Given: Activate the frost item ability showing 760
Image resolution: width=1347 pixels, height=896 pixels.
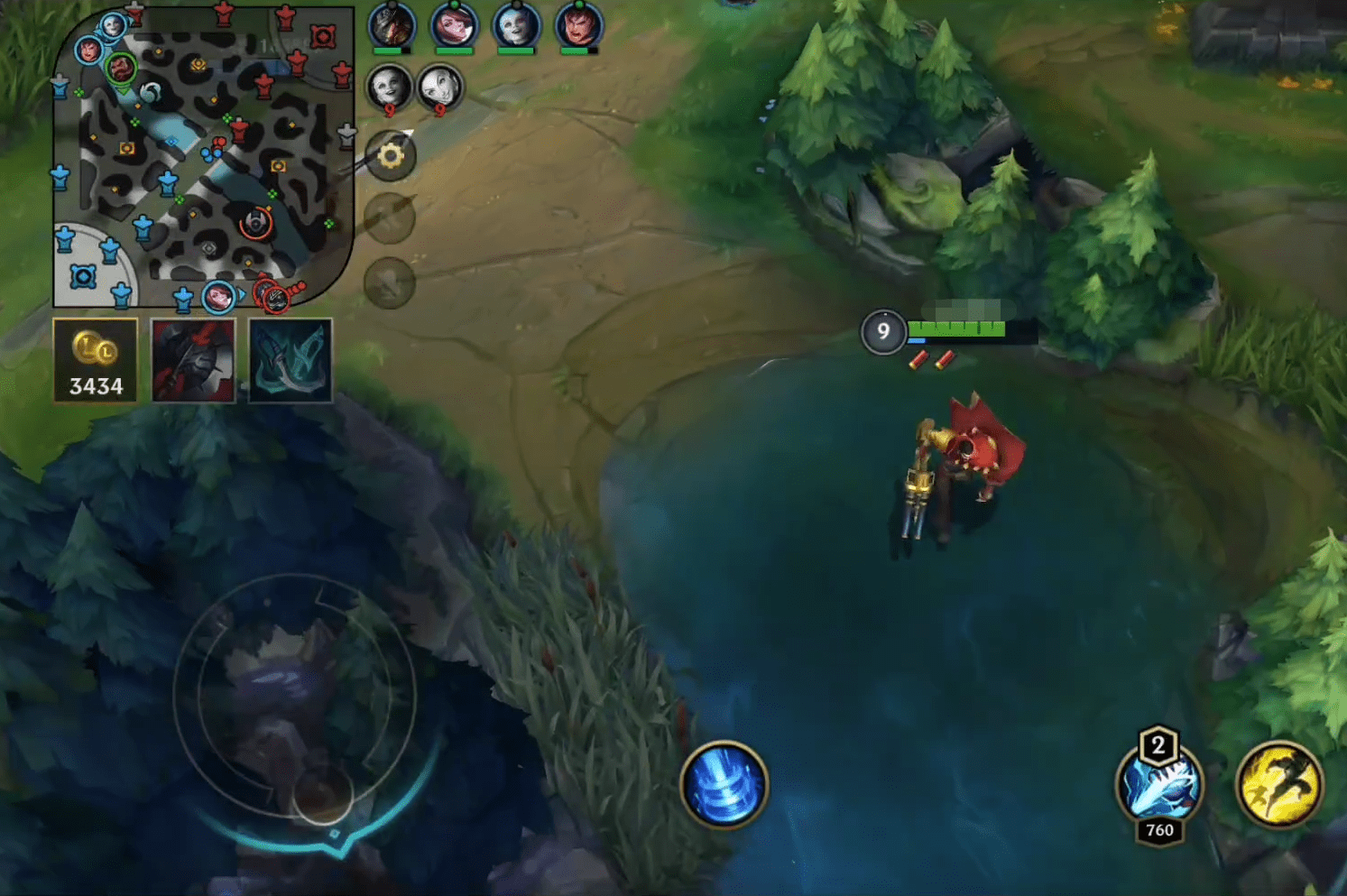Looking at the screenshot, I should 1158,787.
